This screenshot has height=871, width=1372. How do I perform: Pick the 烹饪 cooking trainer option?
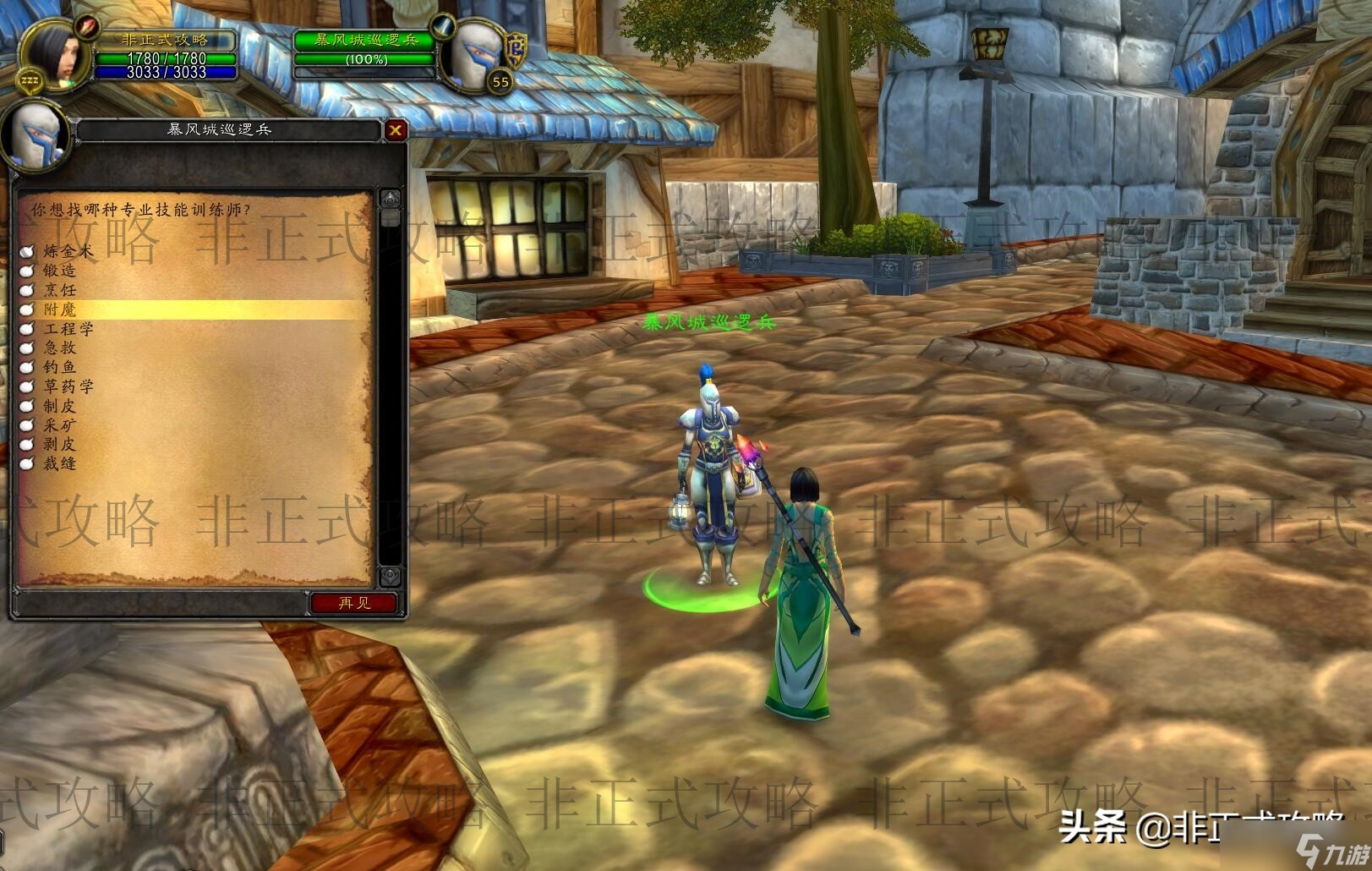59,290
